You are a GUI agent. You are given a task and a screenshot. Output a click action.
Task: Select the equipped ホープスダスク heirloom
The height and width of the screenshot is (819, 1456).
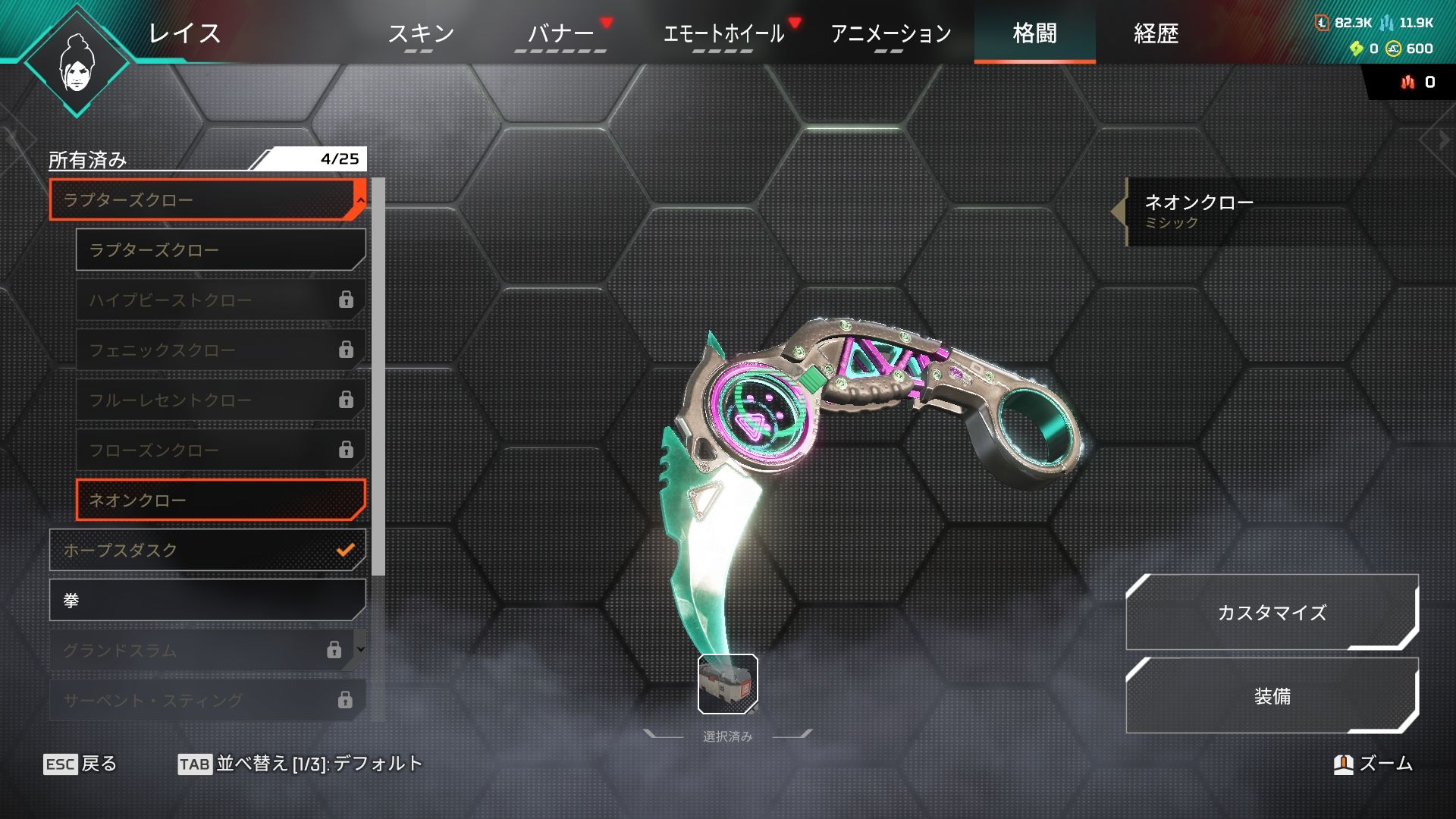click(206, 551)
